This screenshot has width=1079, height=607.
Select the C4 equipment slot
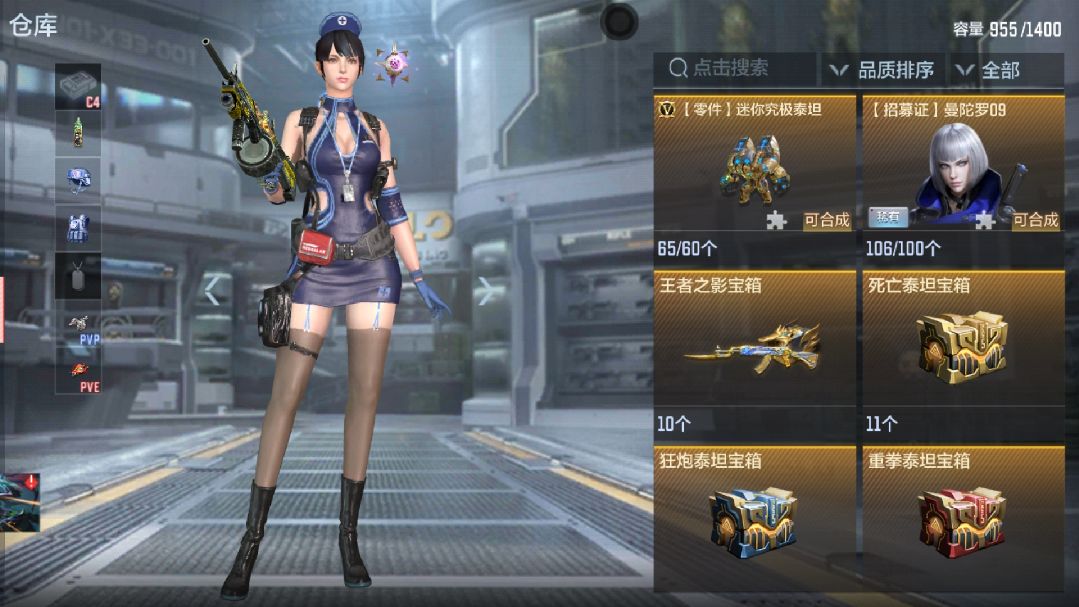78,87
